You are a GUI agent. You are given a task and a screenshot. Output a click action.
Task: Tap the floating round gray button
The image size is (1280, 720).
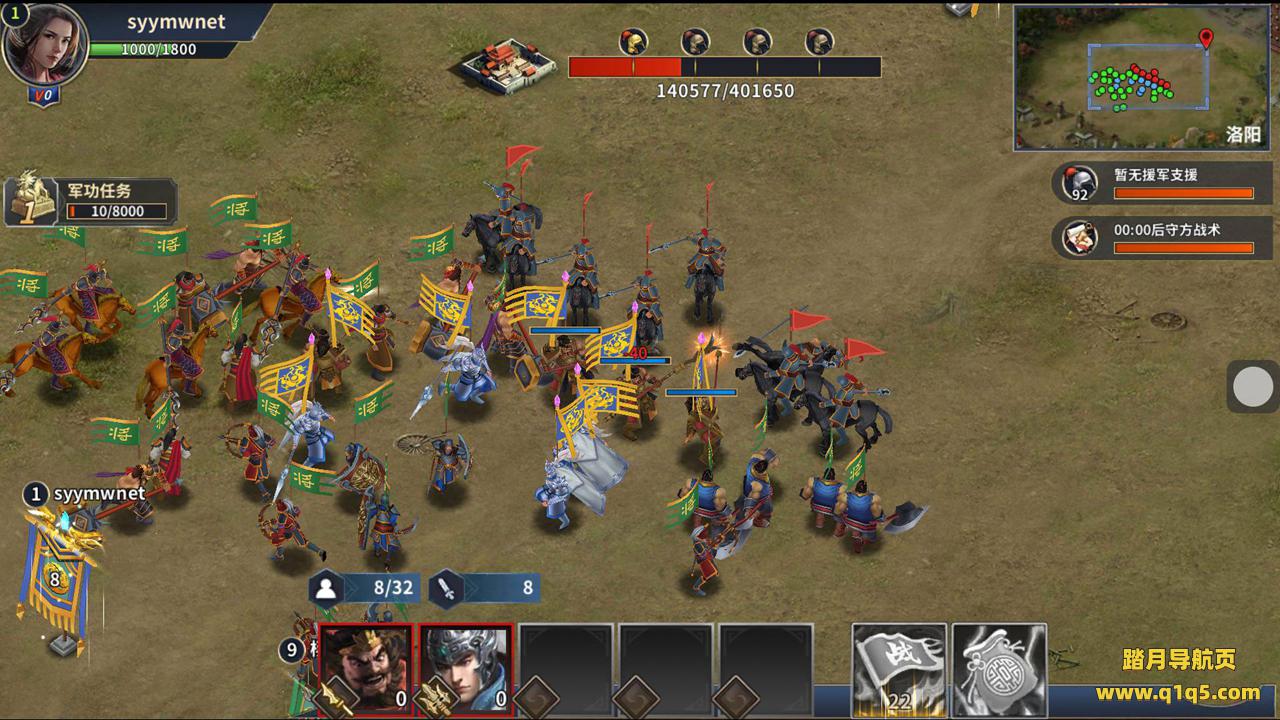pyautogui.click(x=1252, y=387)
